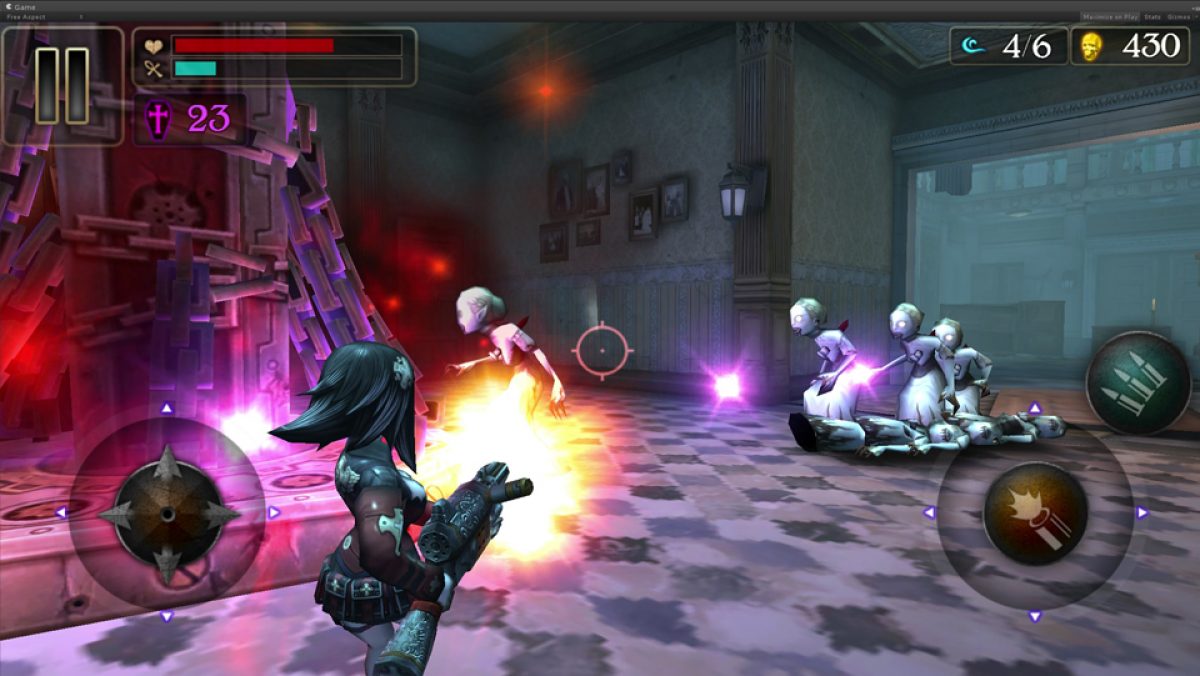The height and width of the screenshot is (676, 1200).
Task: Fire the gun with the muzzle-flash button
Action: pyautogui.click(x=1035, y=512)
